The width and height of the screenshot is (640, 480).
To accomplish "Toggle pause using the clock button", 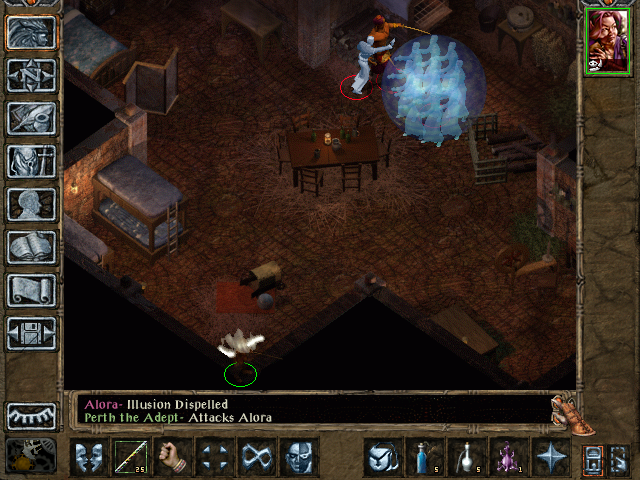I will point(30,456).
